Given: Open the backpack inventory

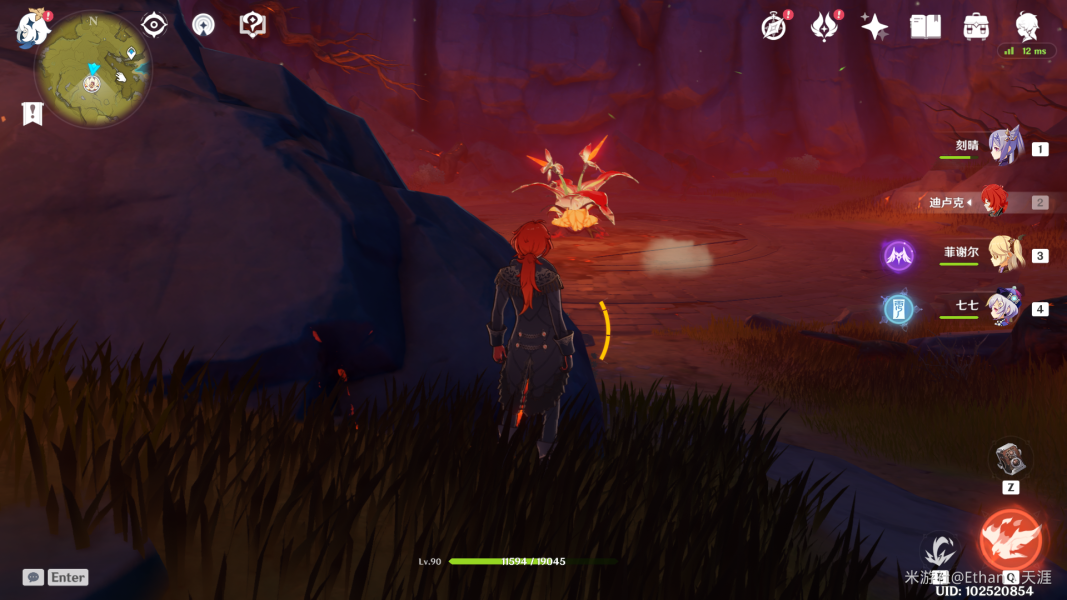Looking at the screenshot, I should [x=976, y=27].
